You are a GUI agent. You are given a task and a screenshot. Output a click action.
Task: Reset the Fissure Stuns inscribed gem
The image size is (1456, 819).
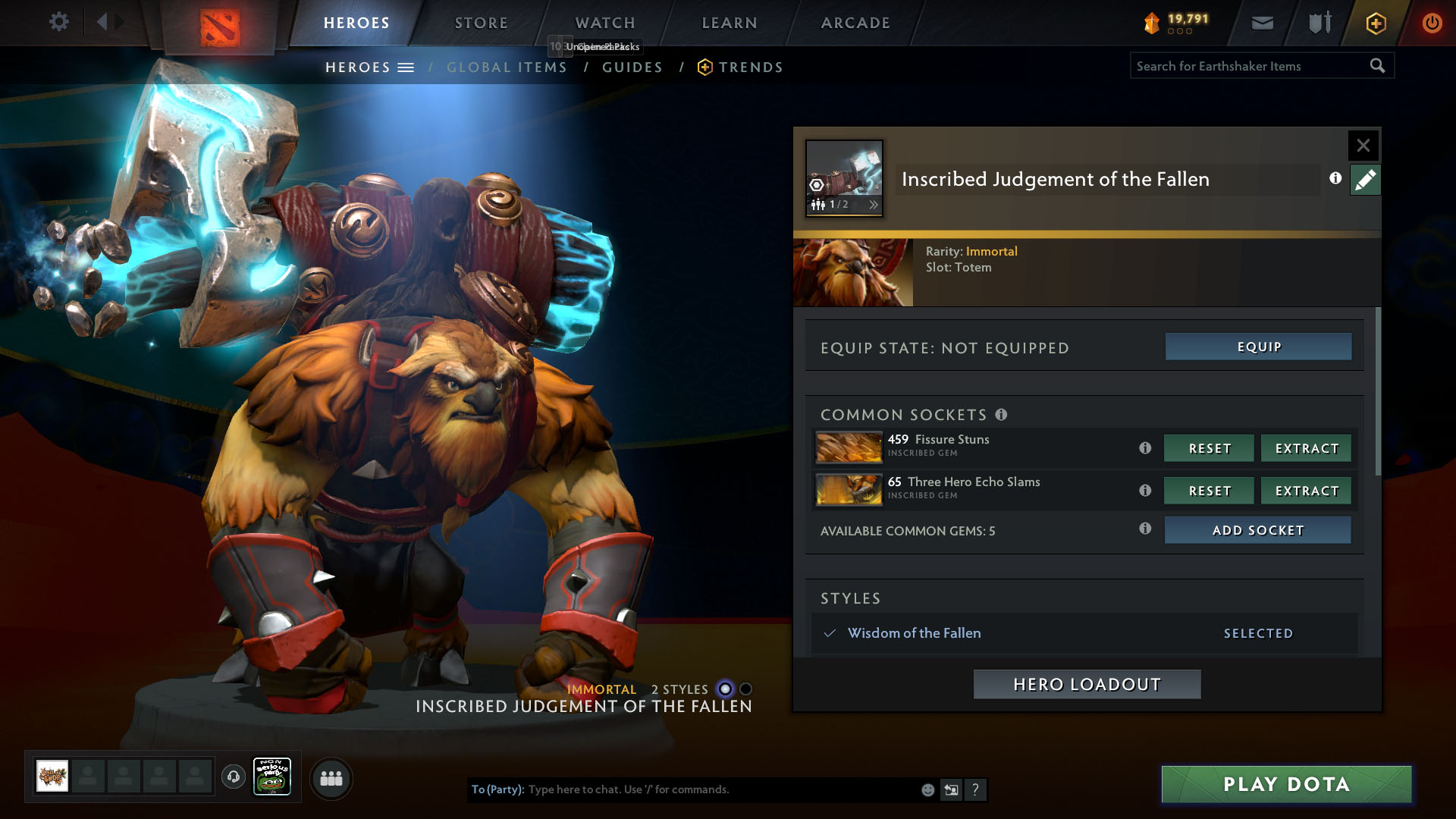coord(1209,448)
